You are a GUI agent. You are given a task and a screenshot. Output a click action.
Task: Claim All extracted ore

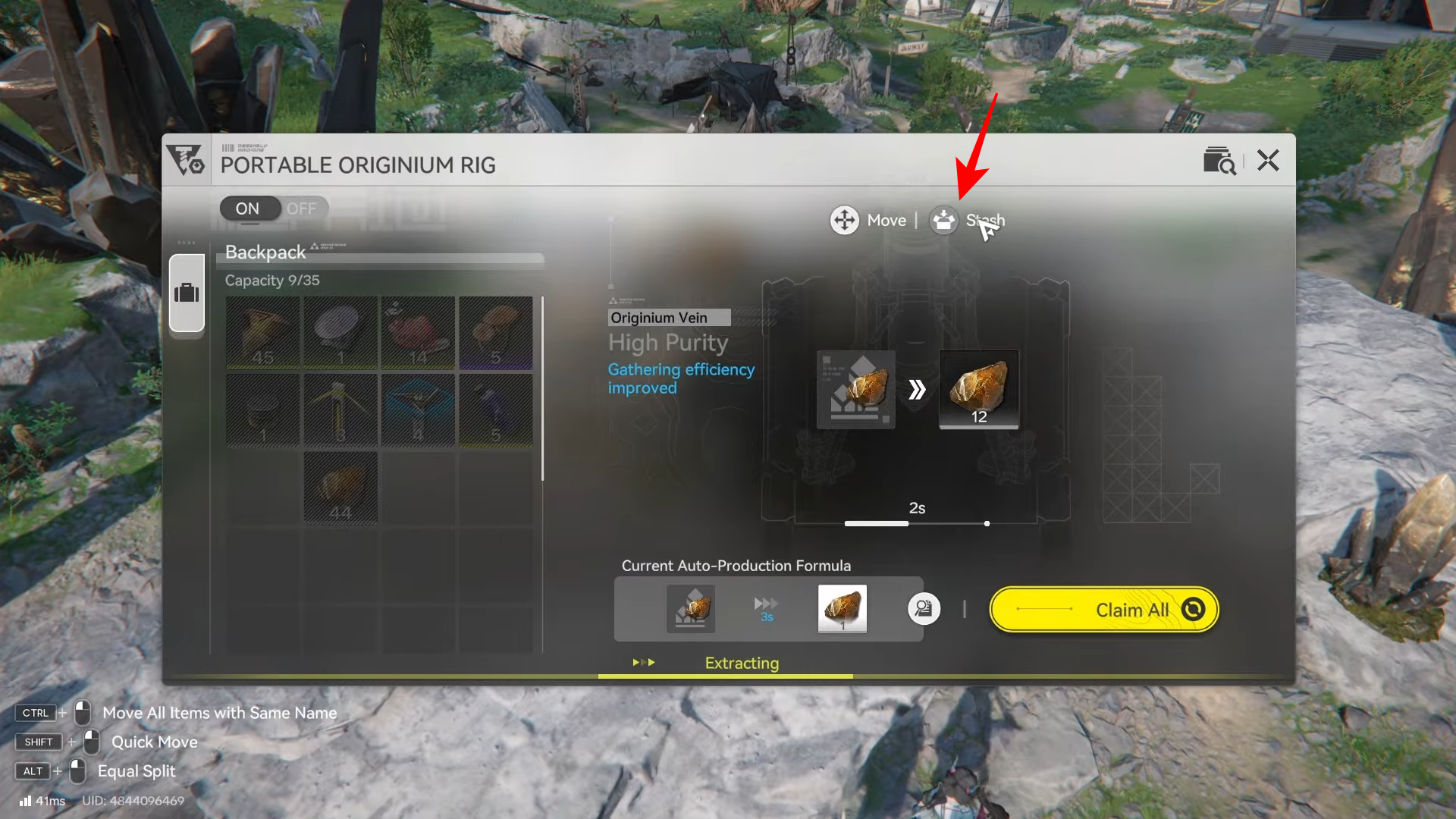[x=1104, y=610]
